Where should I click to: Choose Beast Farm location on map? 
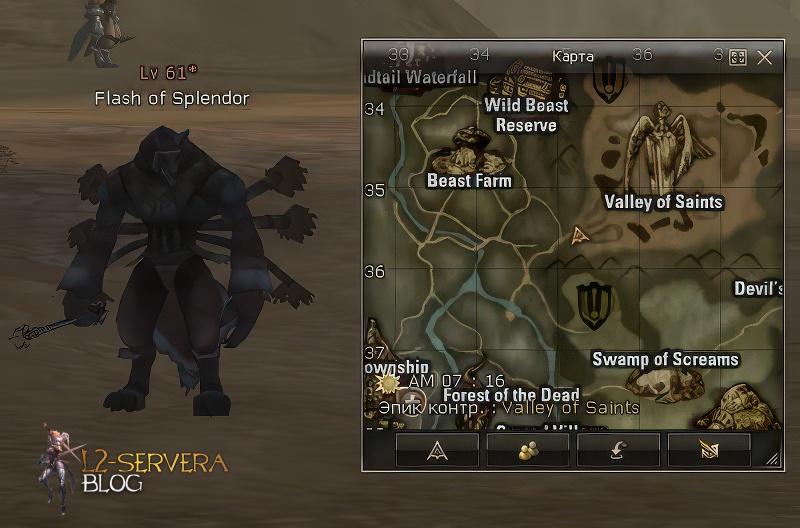pos(469,181)
